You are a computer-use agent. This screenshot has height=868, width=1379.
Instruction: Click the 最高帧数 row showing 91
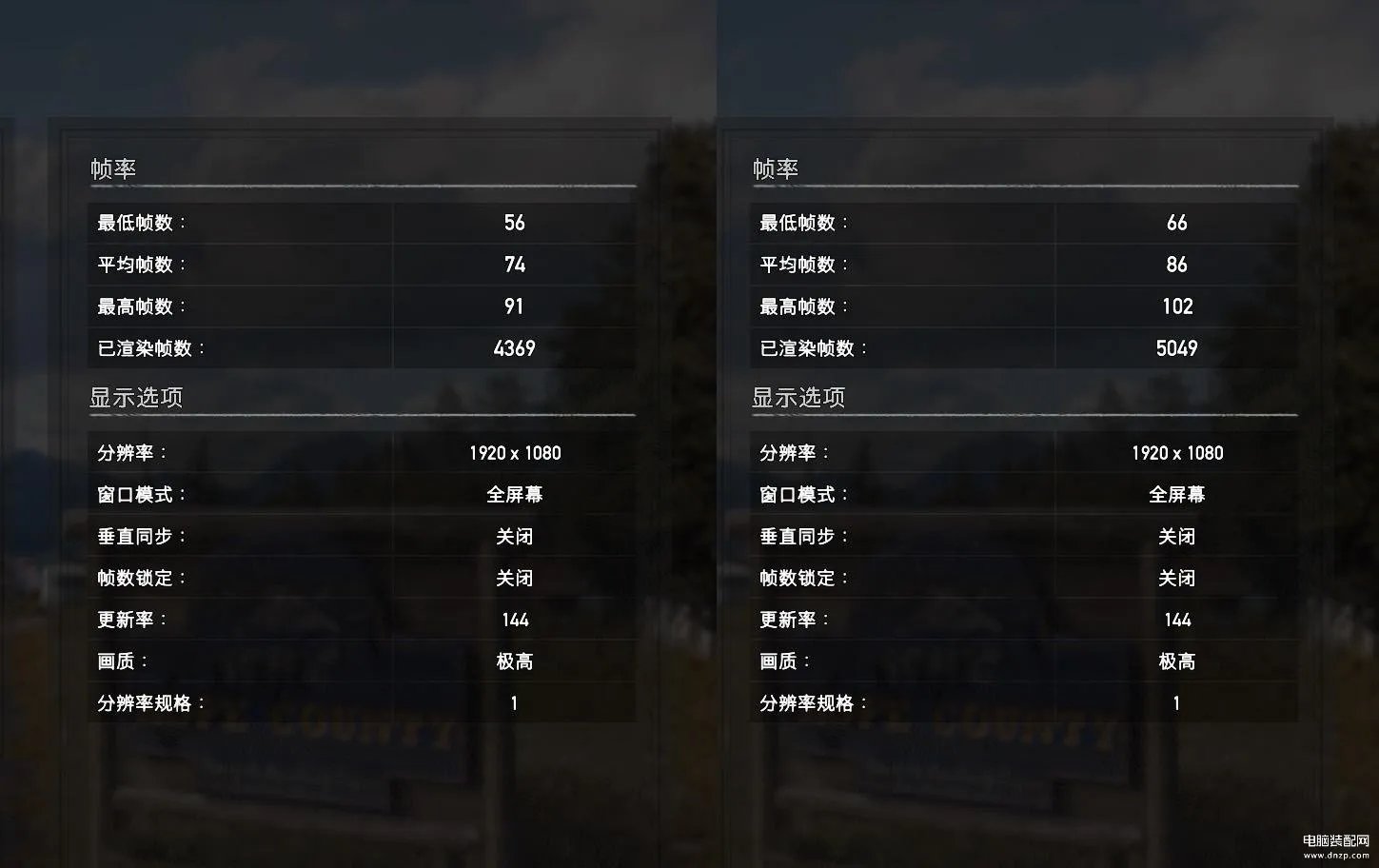pyautogui.click(x=514, y=306)
